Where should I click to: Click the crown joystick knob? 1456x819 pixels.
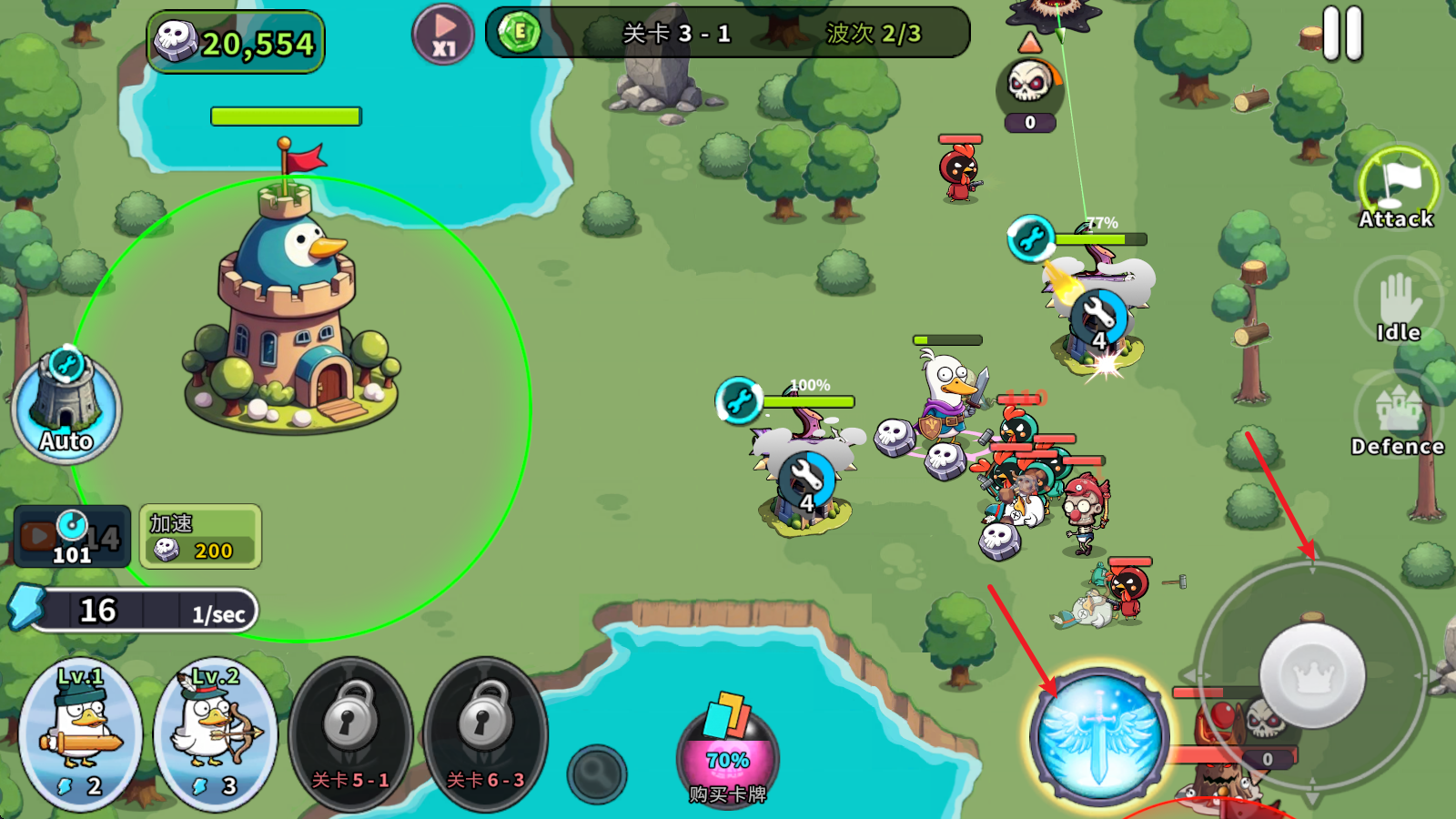click(x=1312, y=675)
